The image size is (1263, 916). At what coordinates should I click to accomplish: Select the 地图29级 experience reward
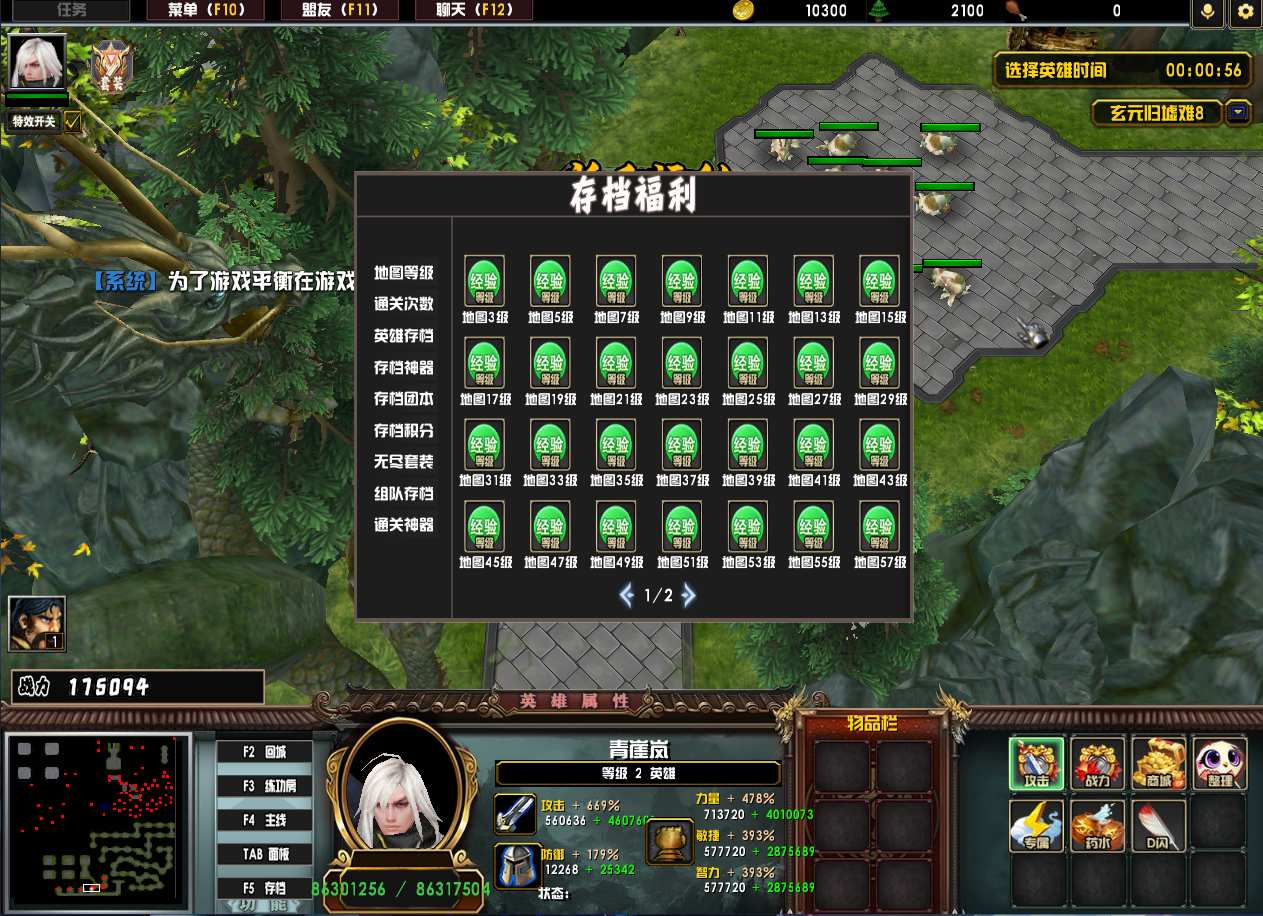tap(879, 363)
